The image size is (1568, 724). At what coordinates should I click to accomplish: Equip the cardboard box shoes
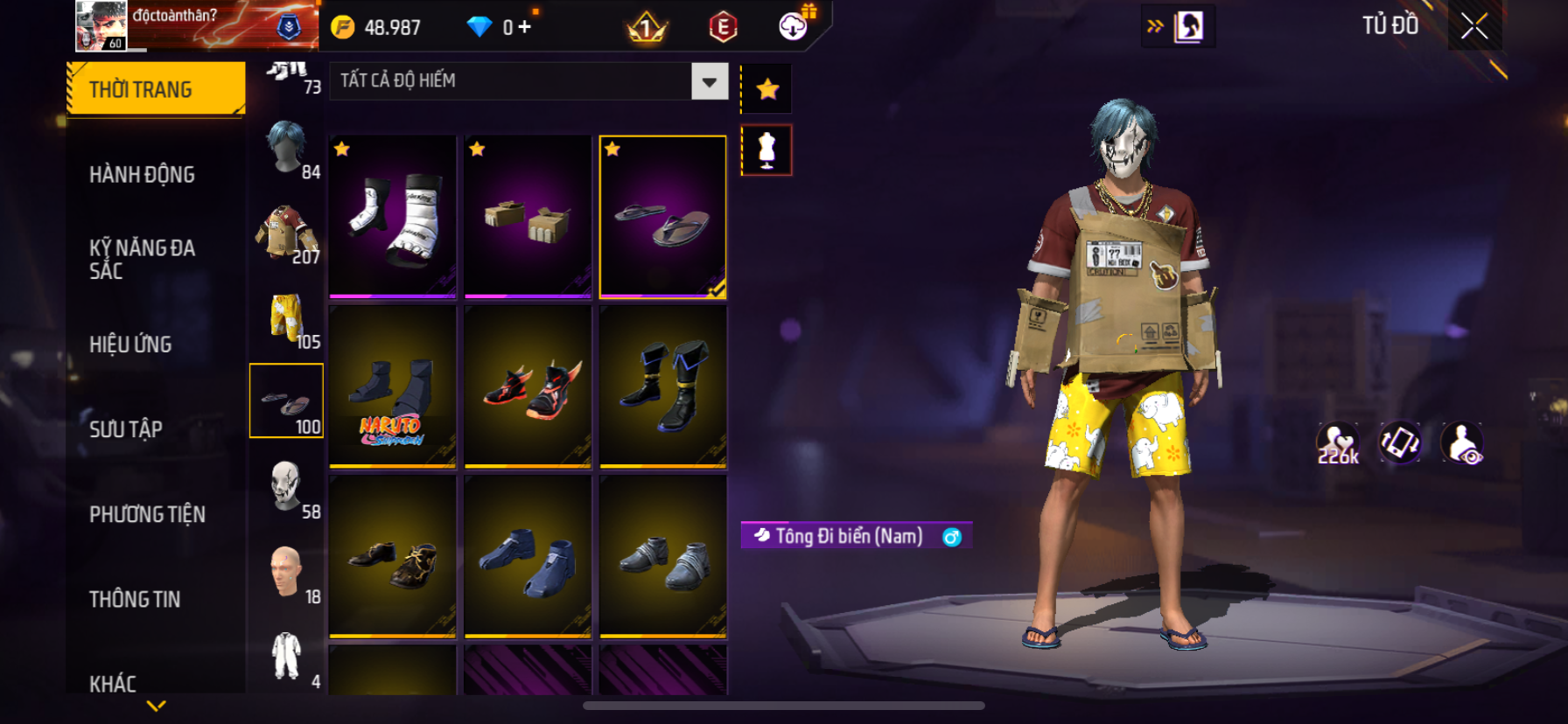click(x=528, y=217)
